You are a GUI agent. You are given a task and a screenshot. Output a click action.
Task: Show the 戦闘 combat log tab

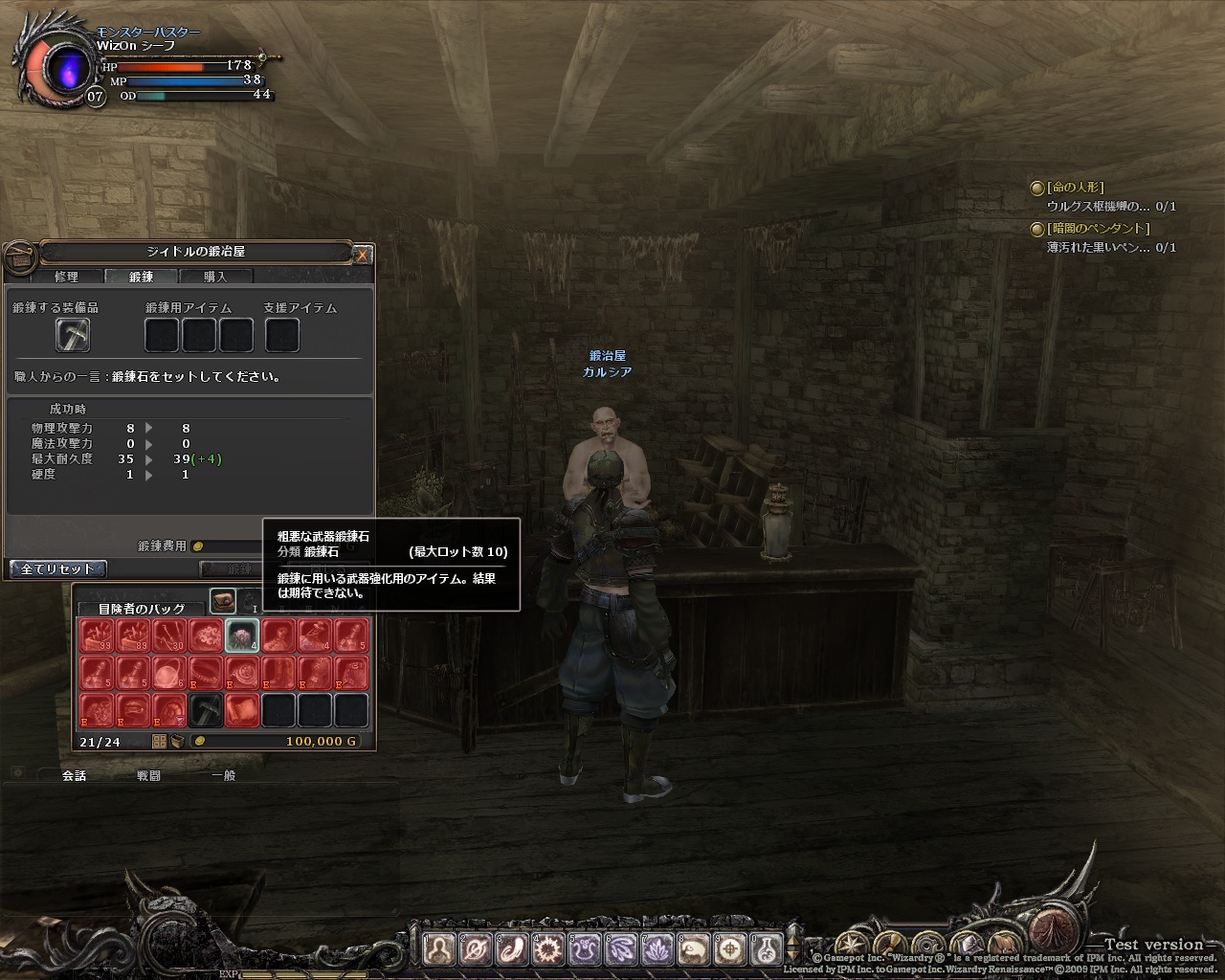click(148, 775)
